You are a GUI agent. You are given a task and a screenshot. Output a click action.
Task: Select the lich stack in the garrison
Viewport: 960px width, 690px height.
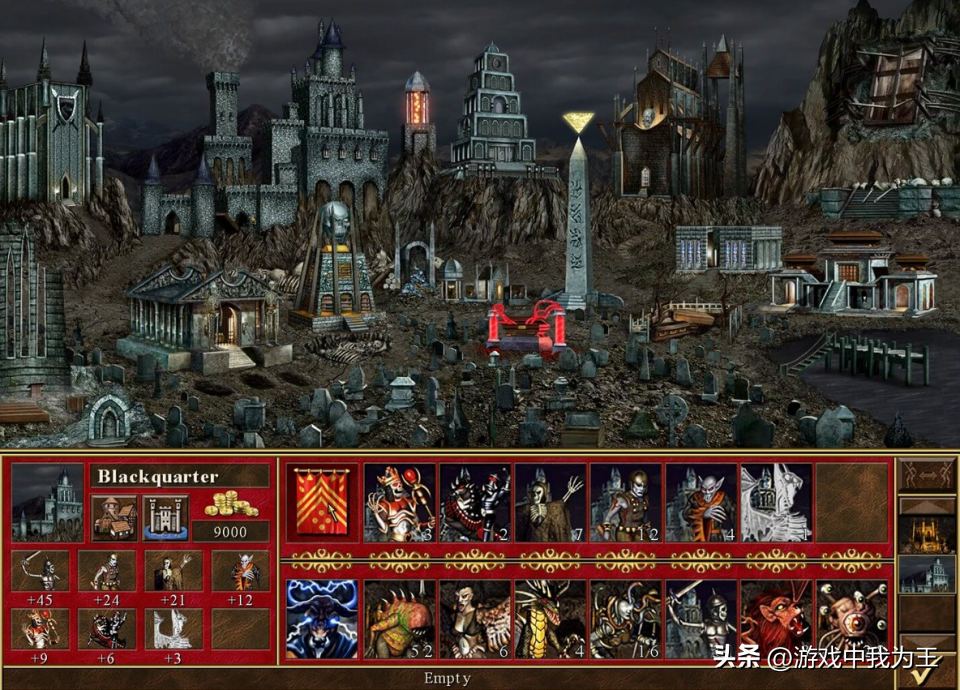point(400,503)
